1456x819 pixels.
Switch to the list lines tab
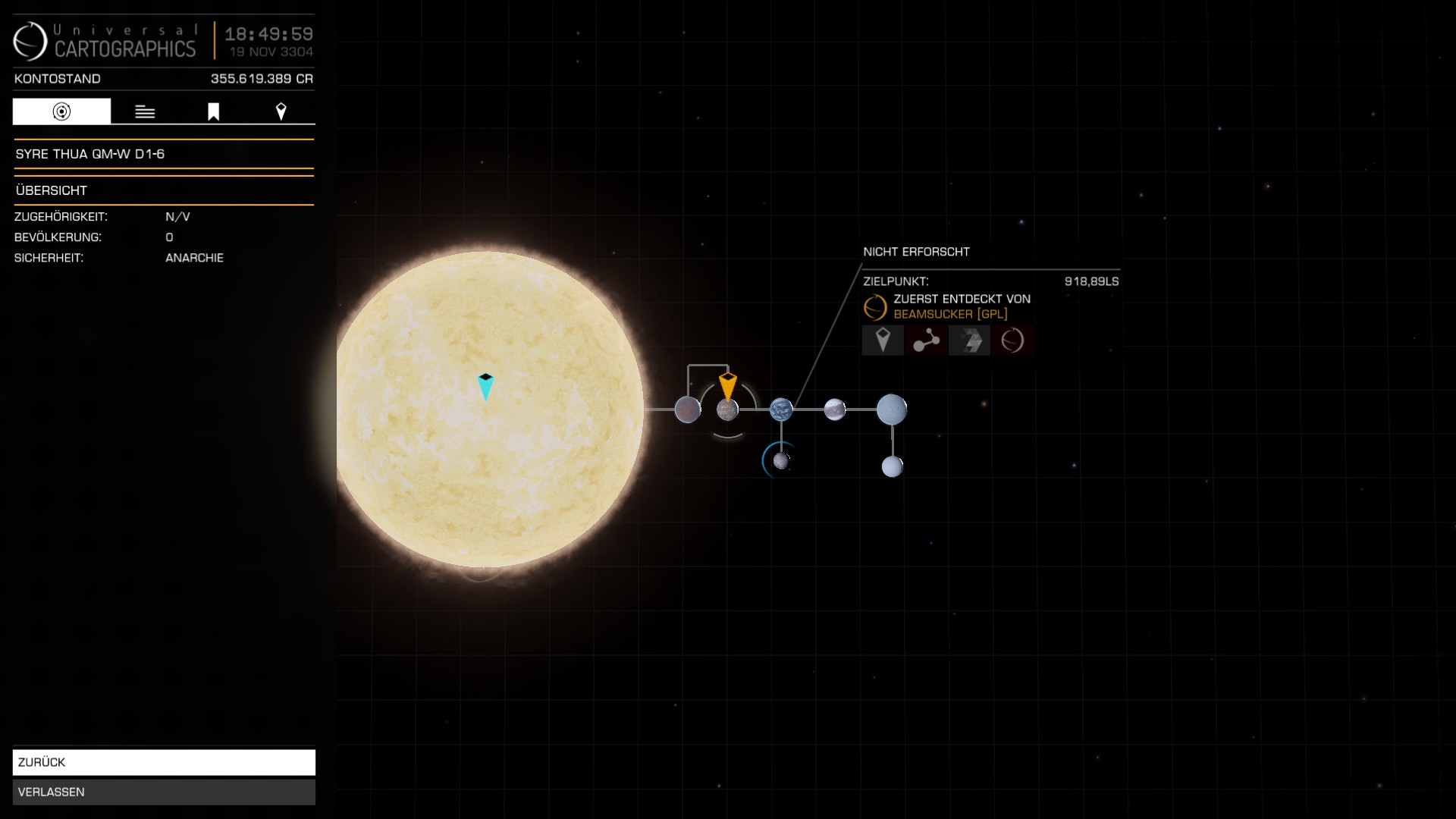(145, 111)
